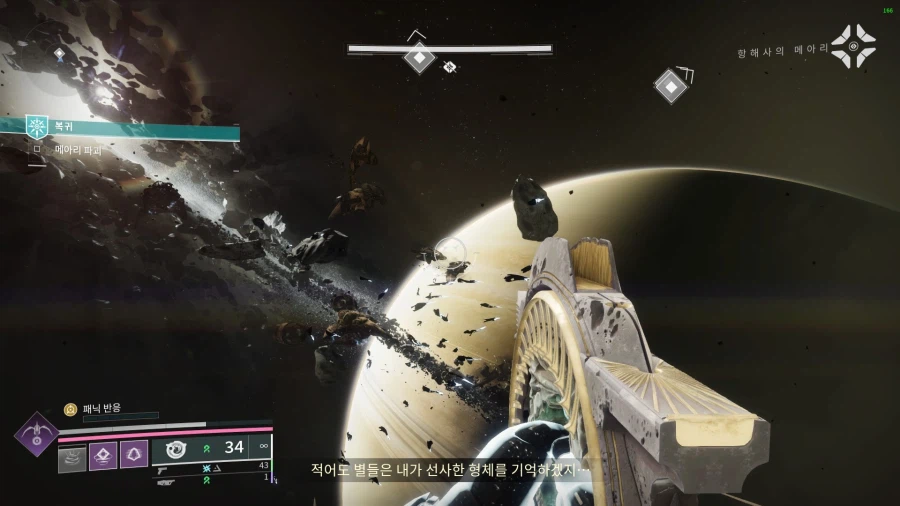Select the 메아리 파괴 objective entry
This screenshot has height=506, width=900.
79,149
